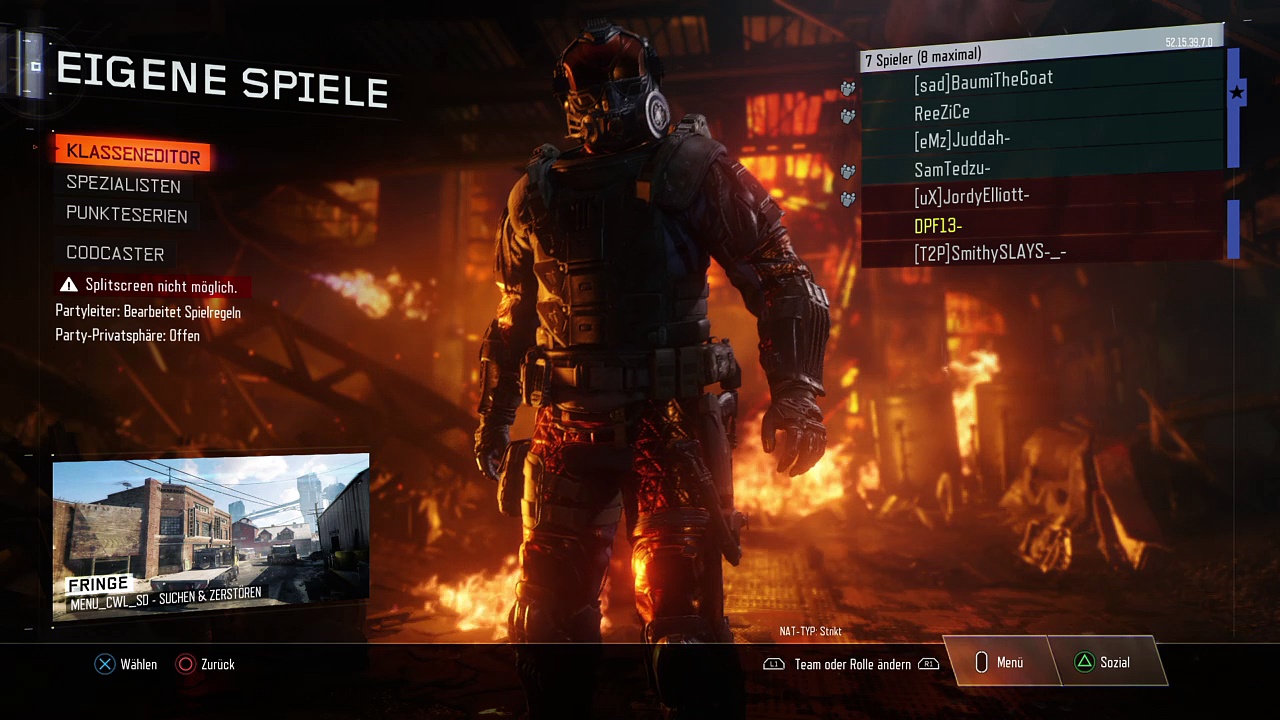
Task: Click the Zurück back button
Action: (206, 664)
